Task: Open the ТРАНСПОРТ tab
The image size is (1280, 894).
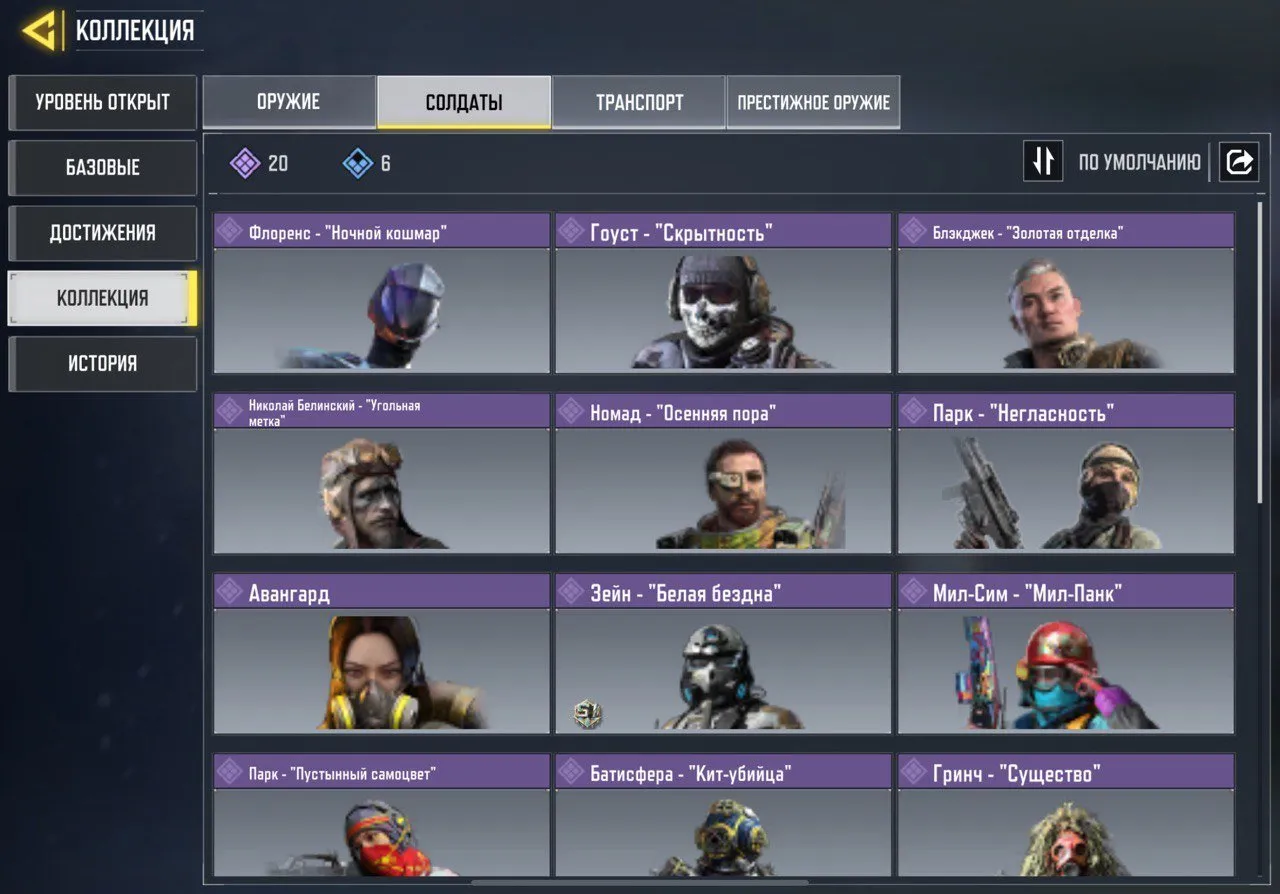Action: click(639, 102)
